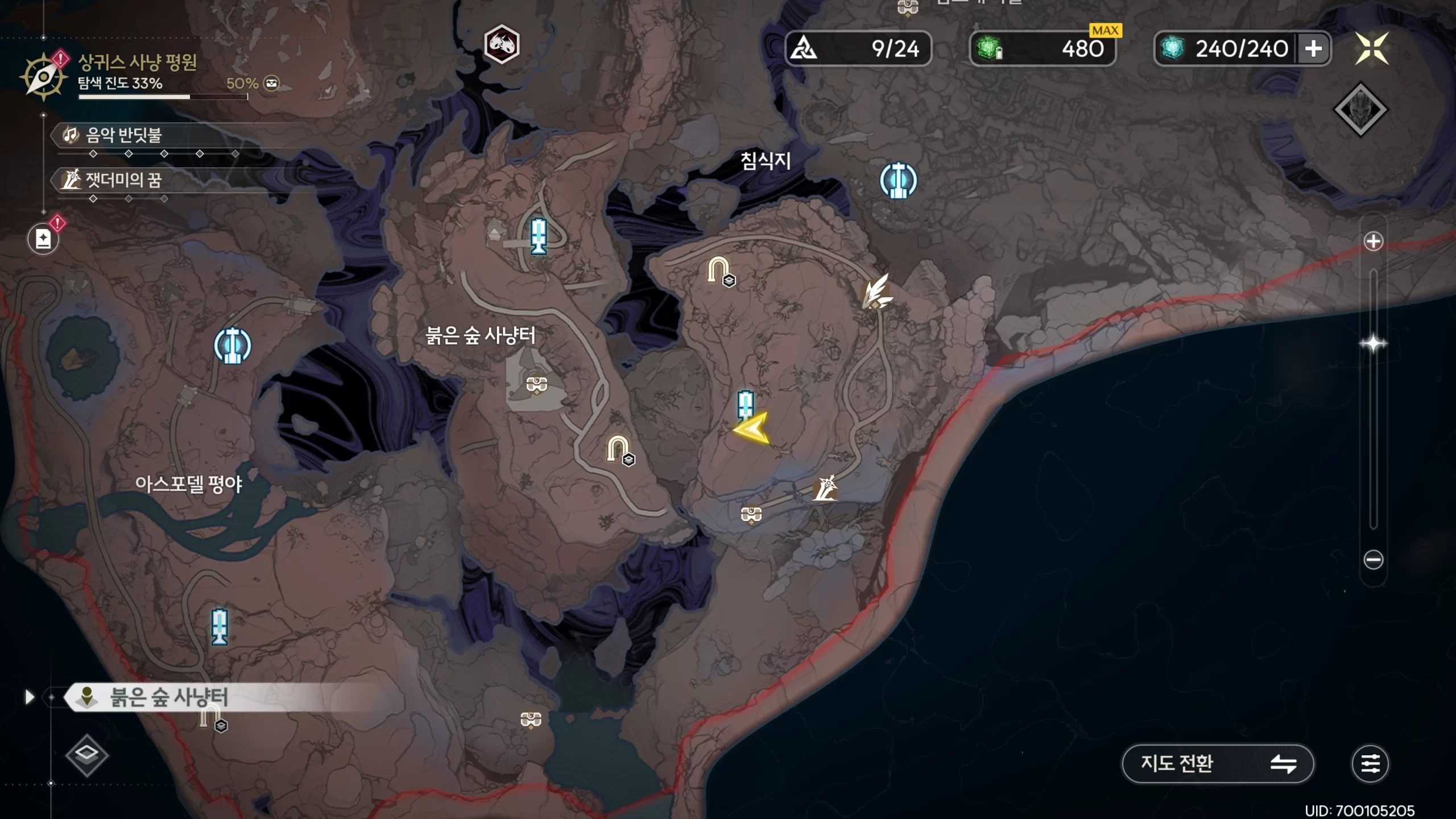Select the masked face diamond icon

pos(1360,110)
